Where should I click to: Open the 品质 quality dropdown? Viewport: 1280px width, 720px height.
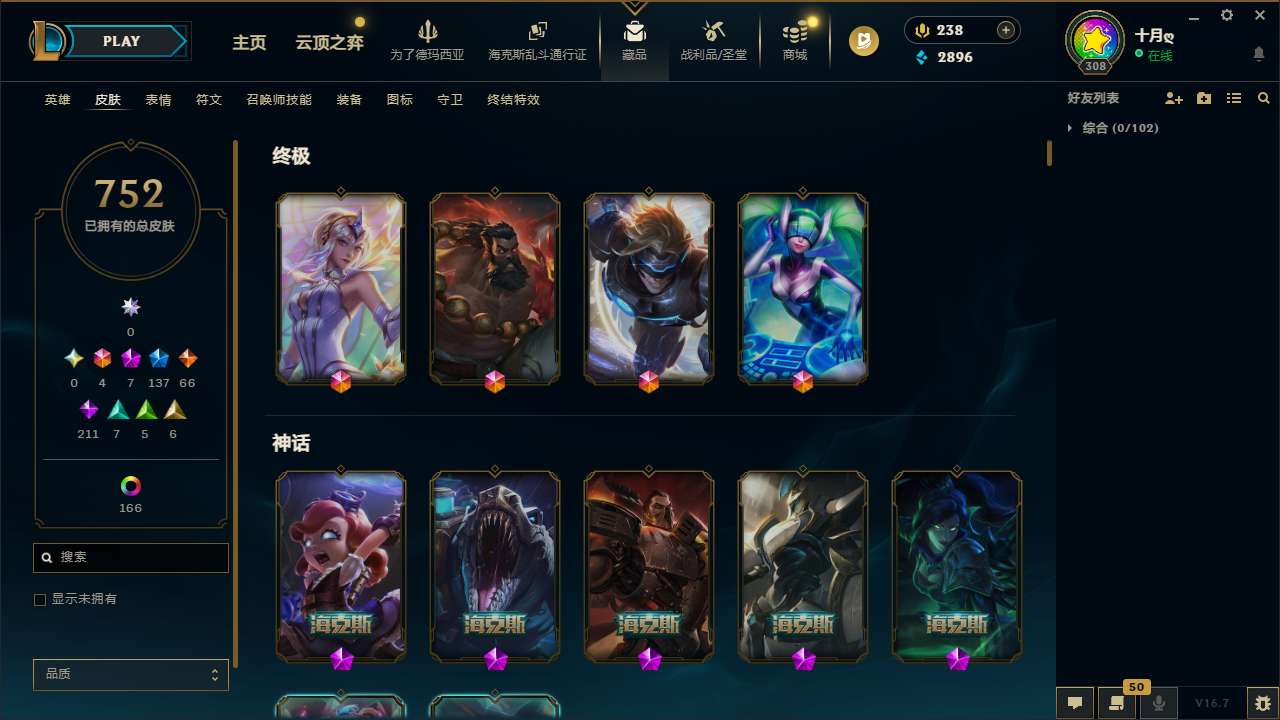130,674
